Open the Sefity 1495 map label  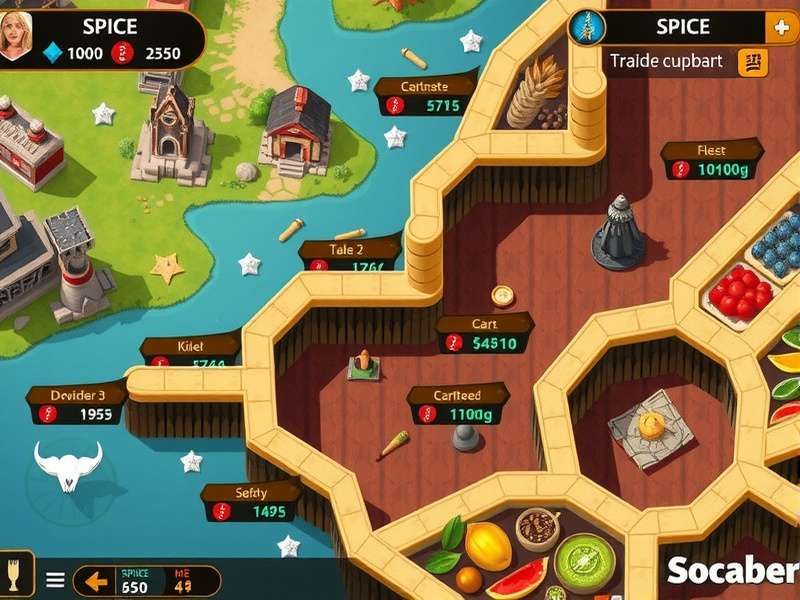pos(251,502)
